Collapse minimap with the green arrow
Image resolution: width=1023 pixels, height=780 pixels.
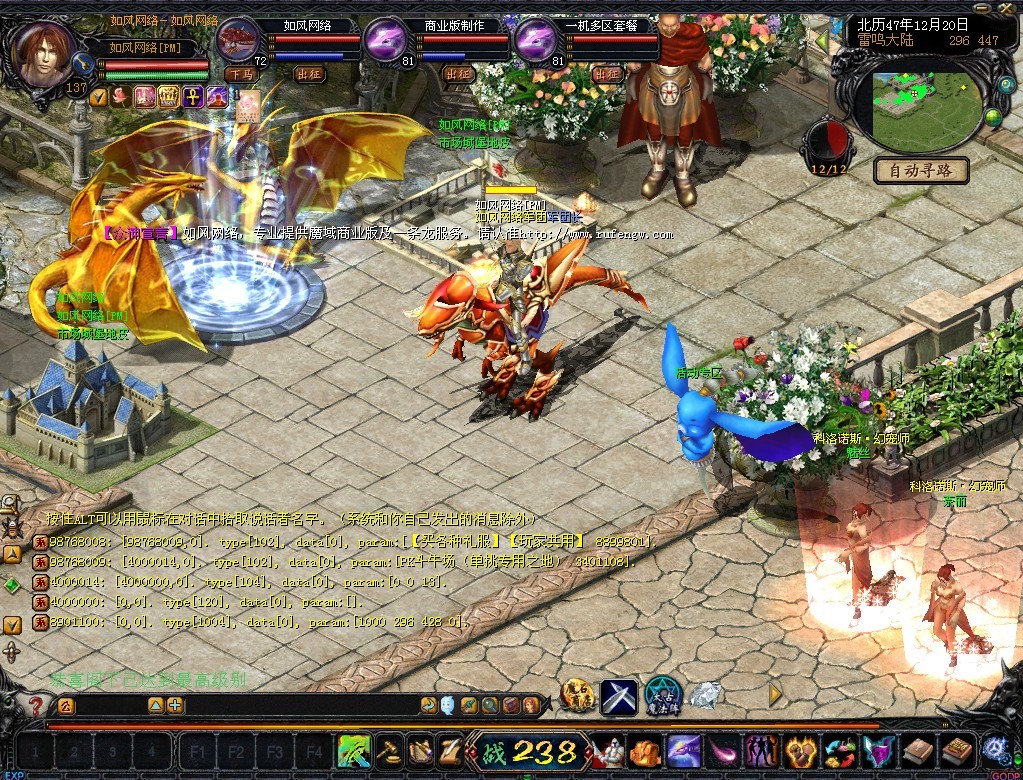822,41
